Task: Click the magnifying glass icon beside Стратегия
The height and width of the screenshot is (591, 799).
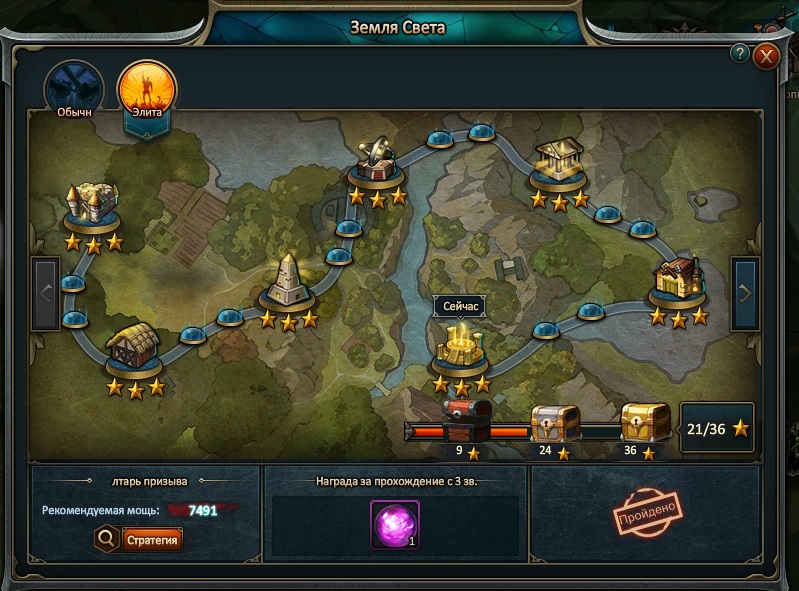Action: coord(107,541)
